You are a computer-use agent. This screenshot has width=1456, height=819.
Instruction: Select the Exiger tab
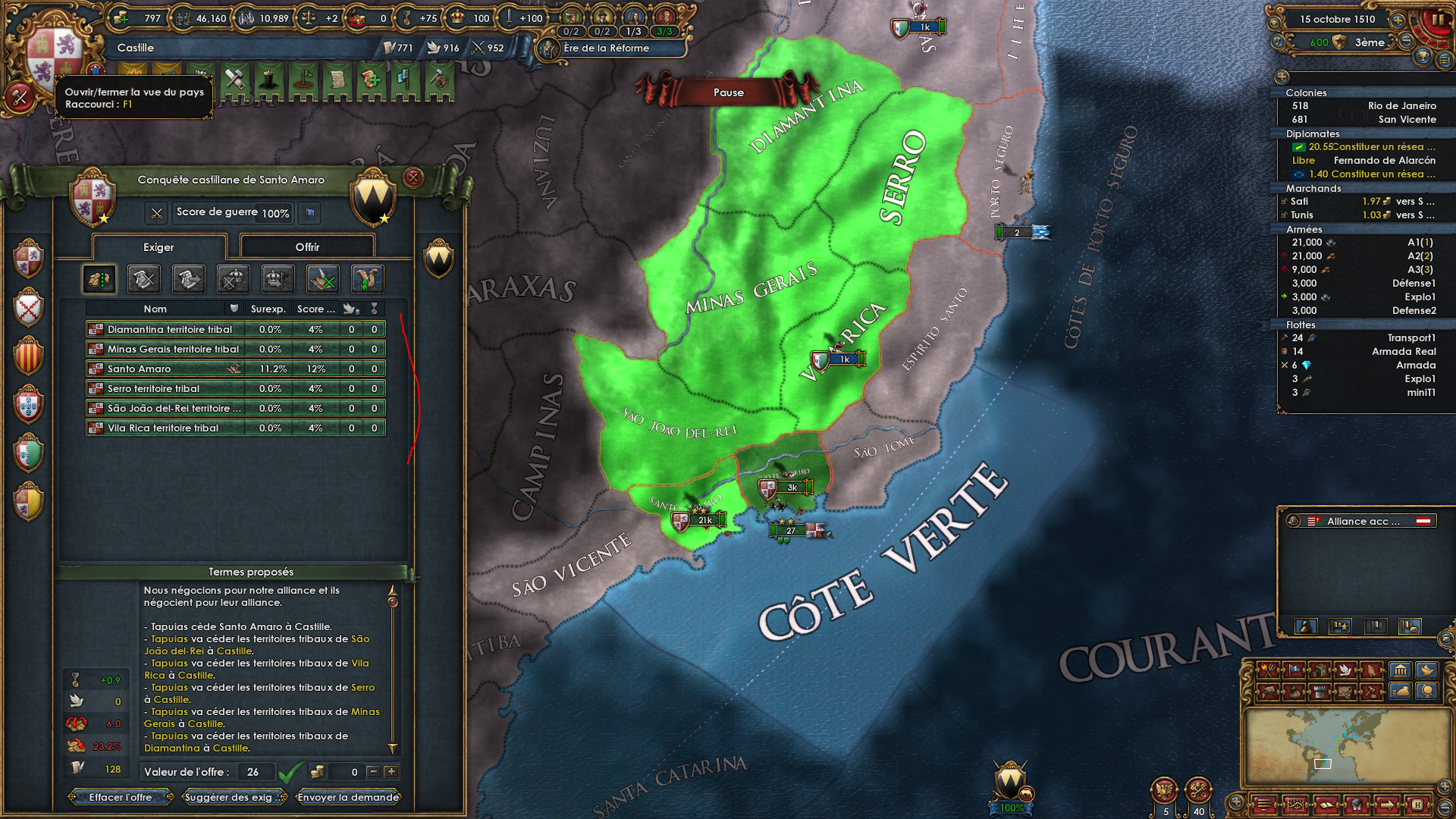[x=159, y=247]
